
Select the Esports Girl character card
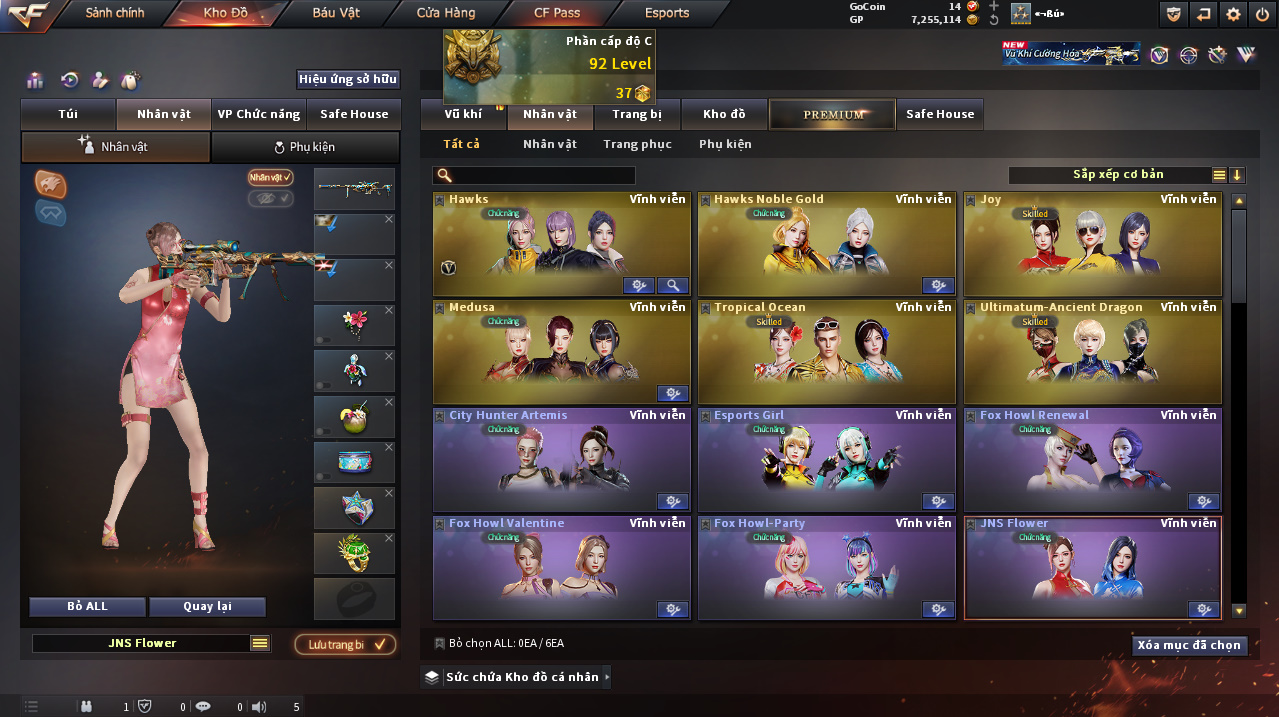pos(827,460)
